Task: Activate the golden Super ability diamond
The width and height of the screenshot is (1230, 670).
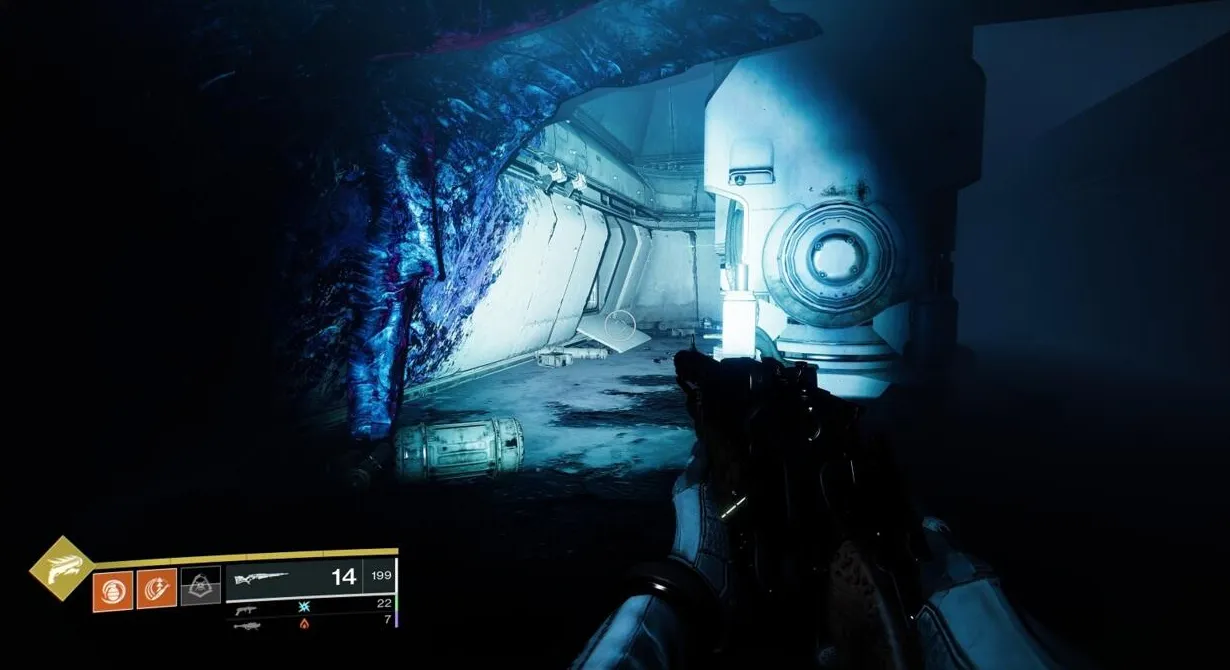Action: pos(62,568)
